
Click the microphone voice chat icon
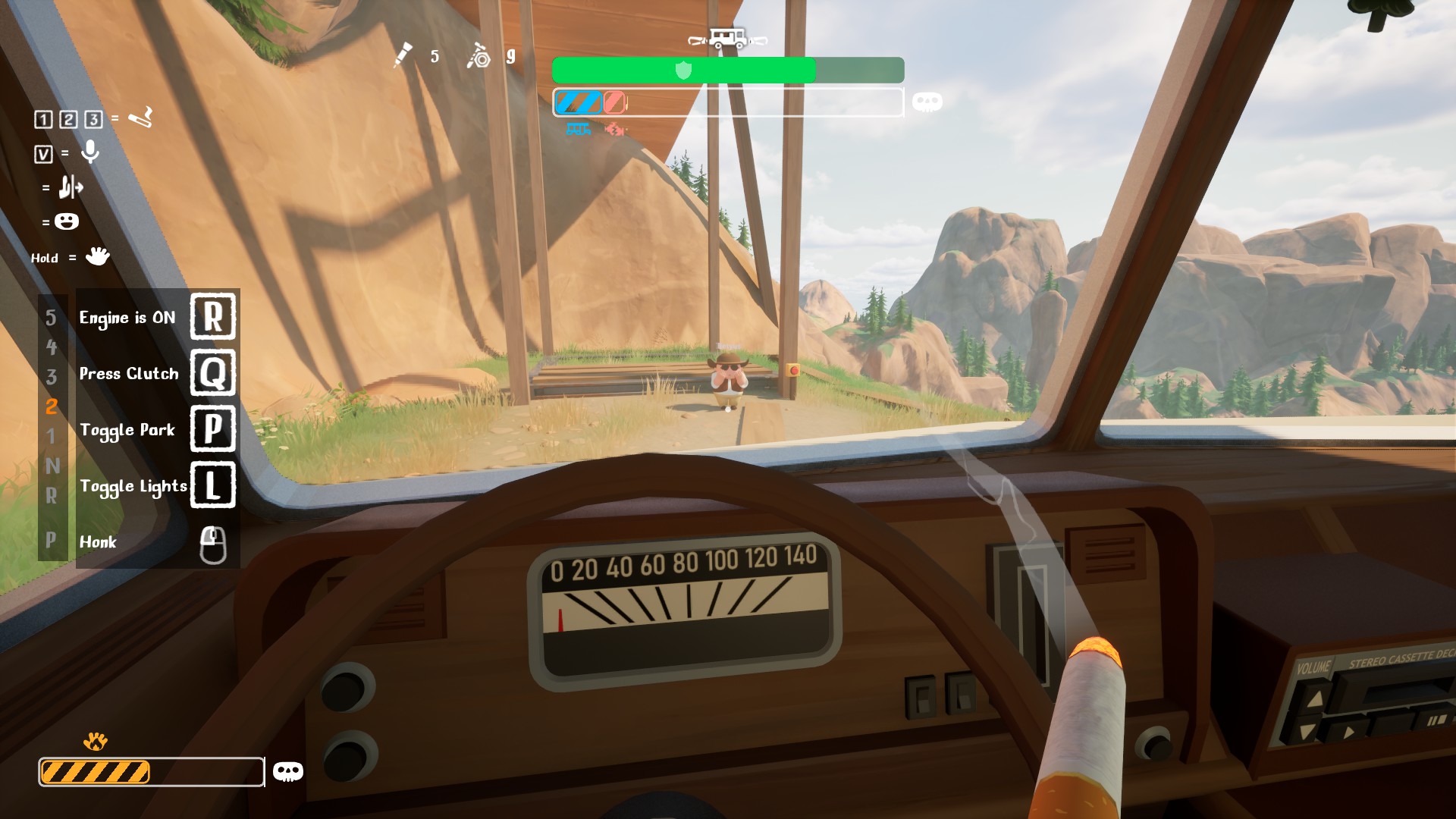(90, 152)
